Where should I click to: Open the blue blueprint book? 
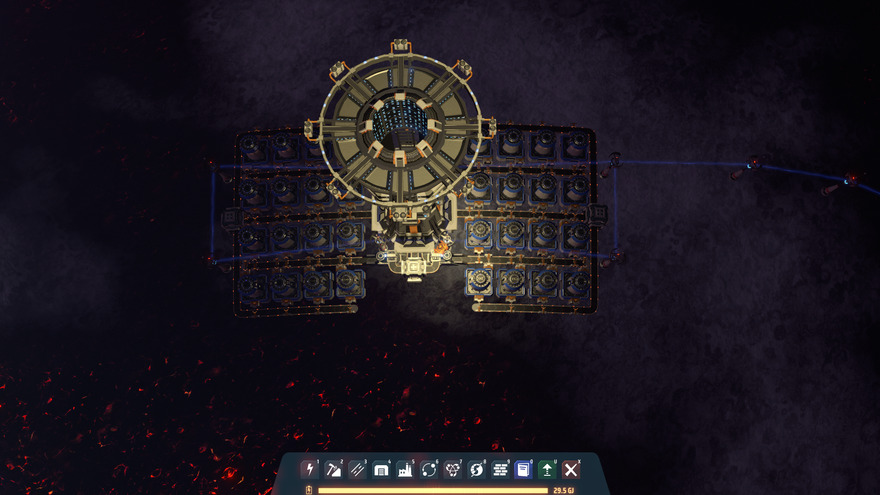pyautogui.click(x=523, y=469)
